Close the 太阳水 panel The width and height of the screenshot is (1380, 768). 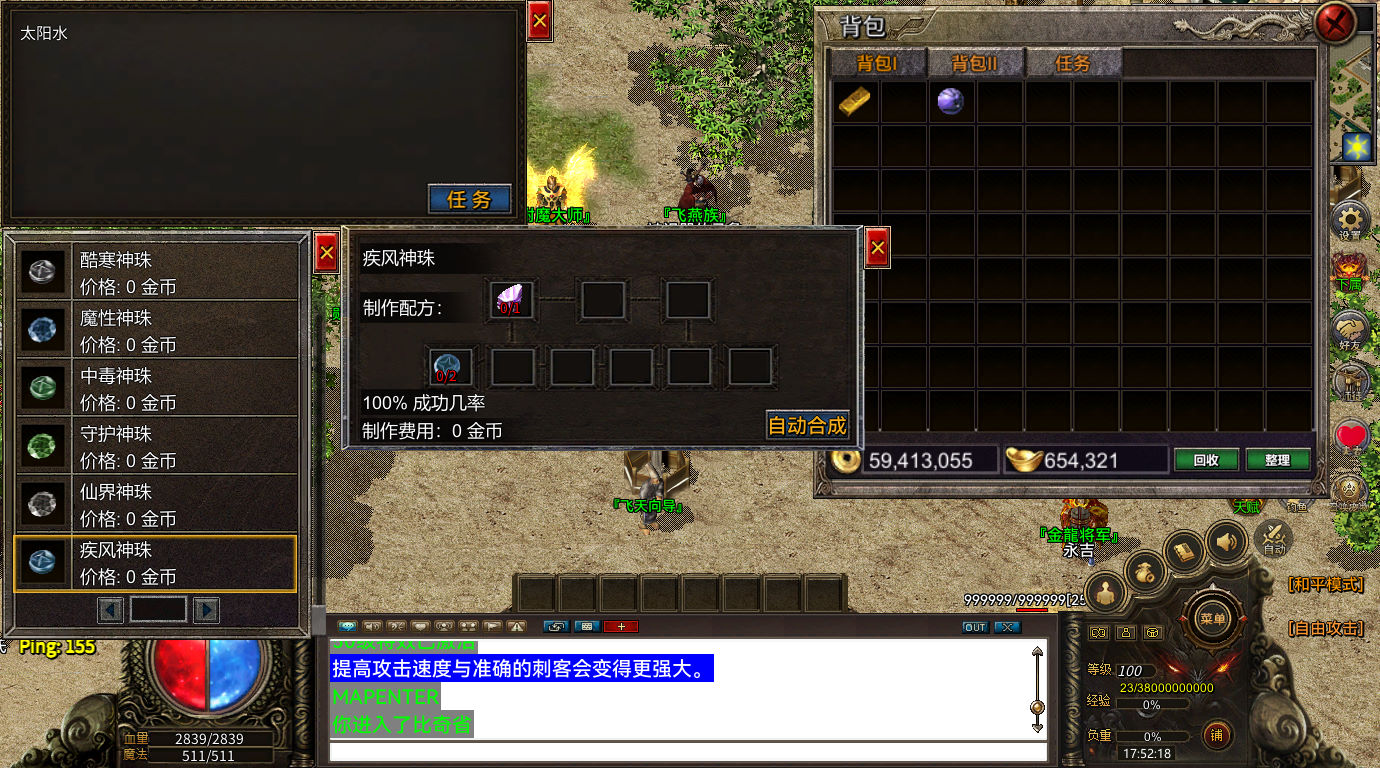(x=539, y=21)
